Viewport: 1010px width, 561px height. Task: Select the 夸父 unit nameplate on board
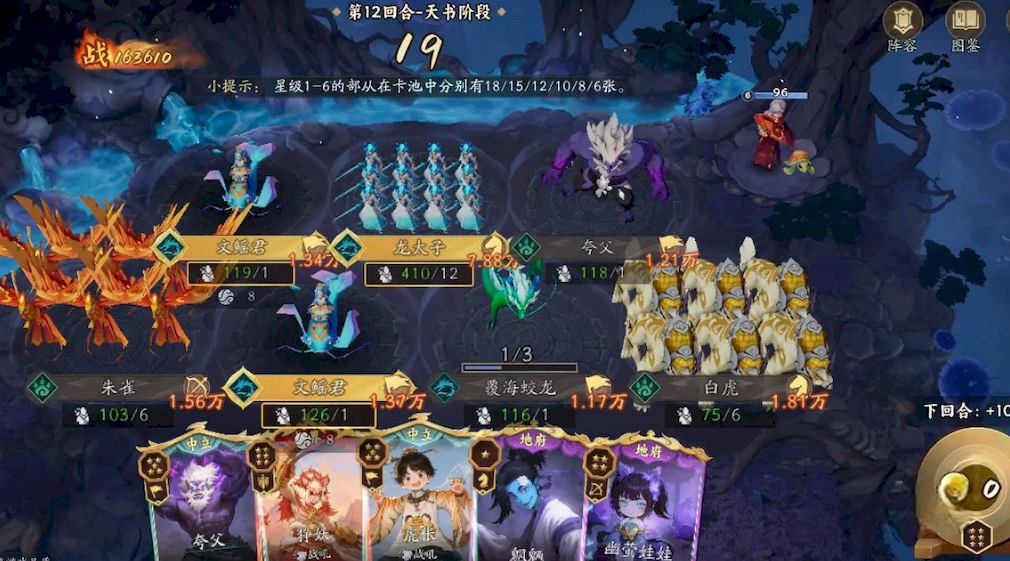(x=597, y=248)
